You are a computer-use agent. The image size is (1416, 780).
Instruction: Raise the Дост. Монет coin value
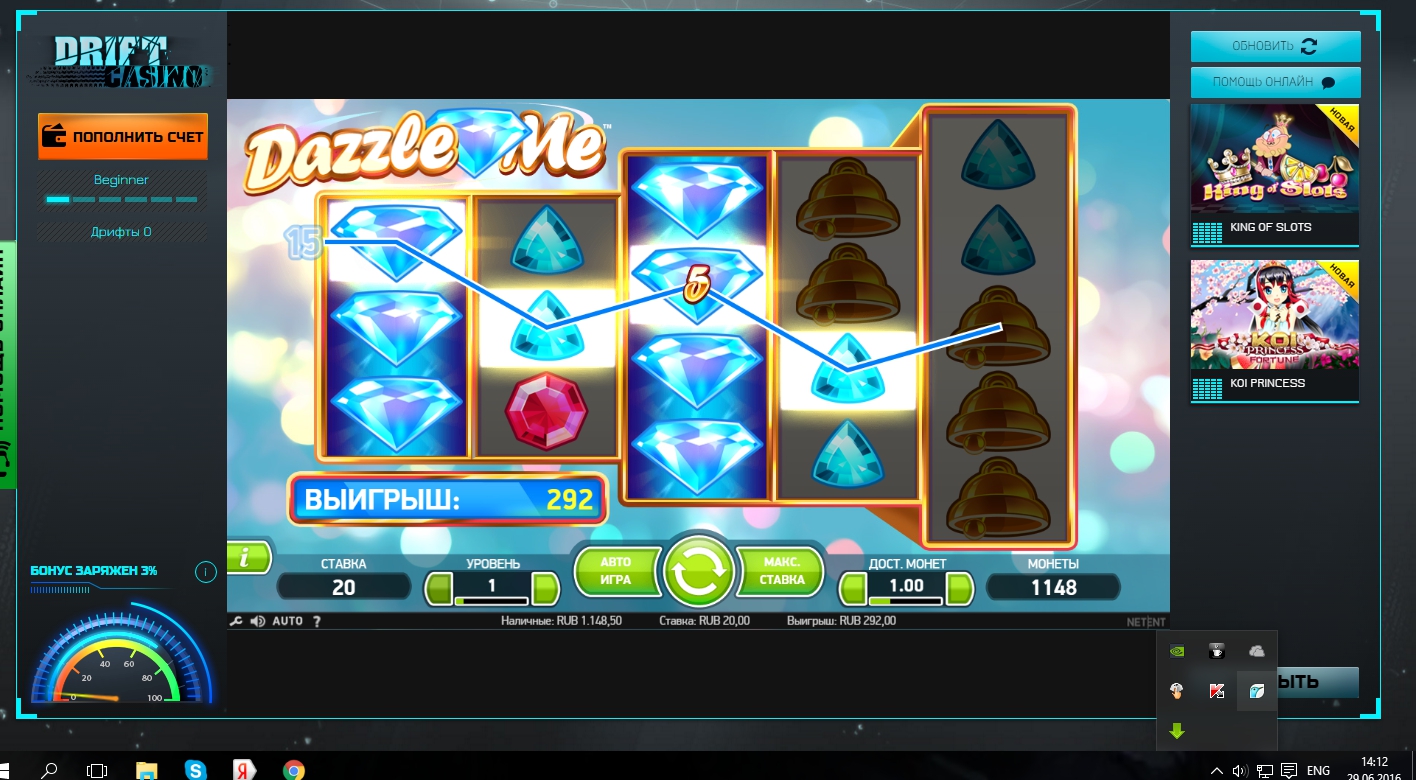click(959, 588)
